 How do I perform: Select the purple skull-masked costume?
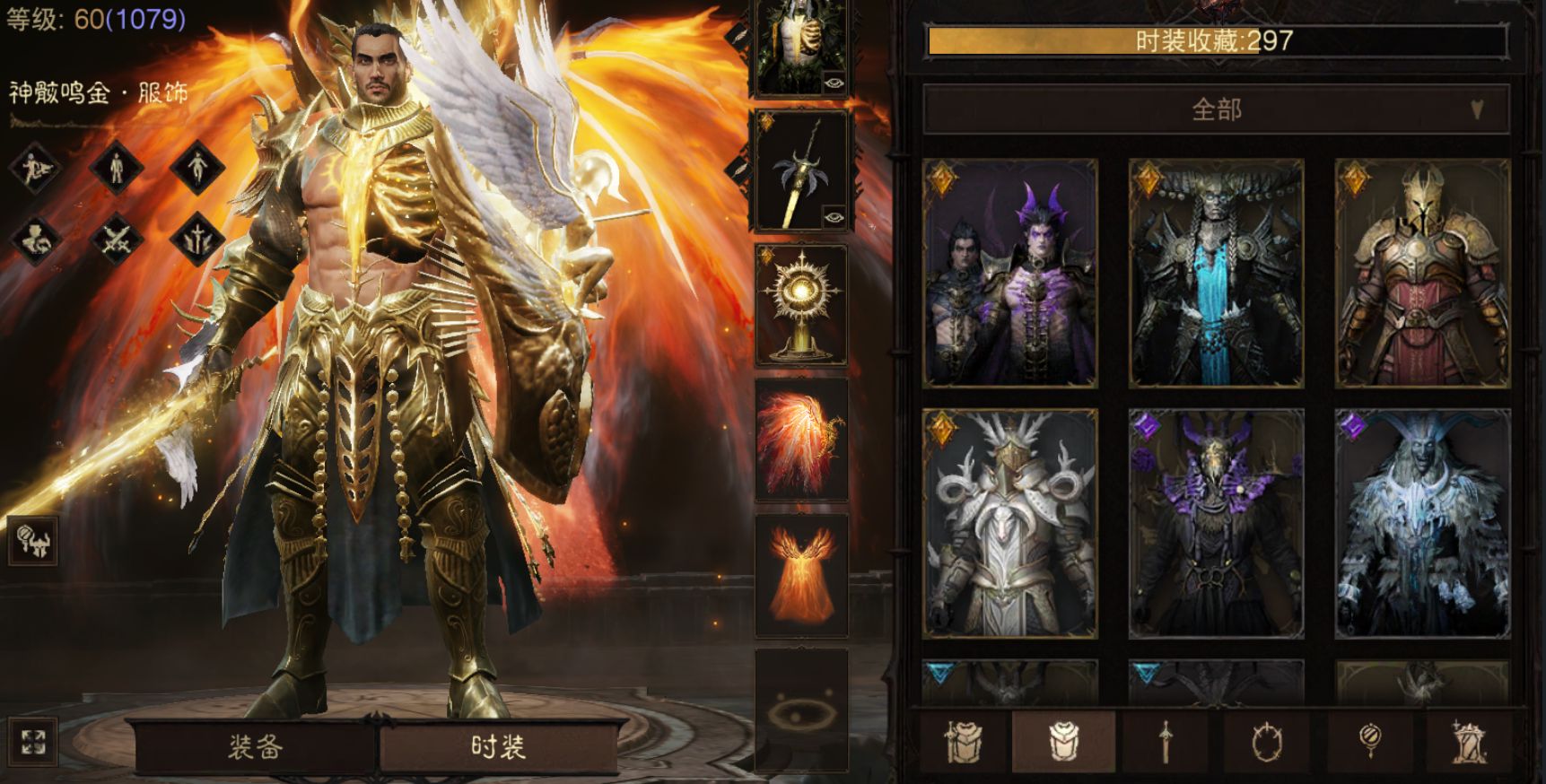point(1216,524)
